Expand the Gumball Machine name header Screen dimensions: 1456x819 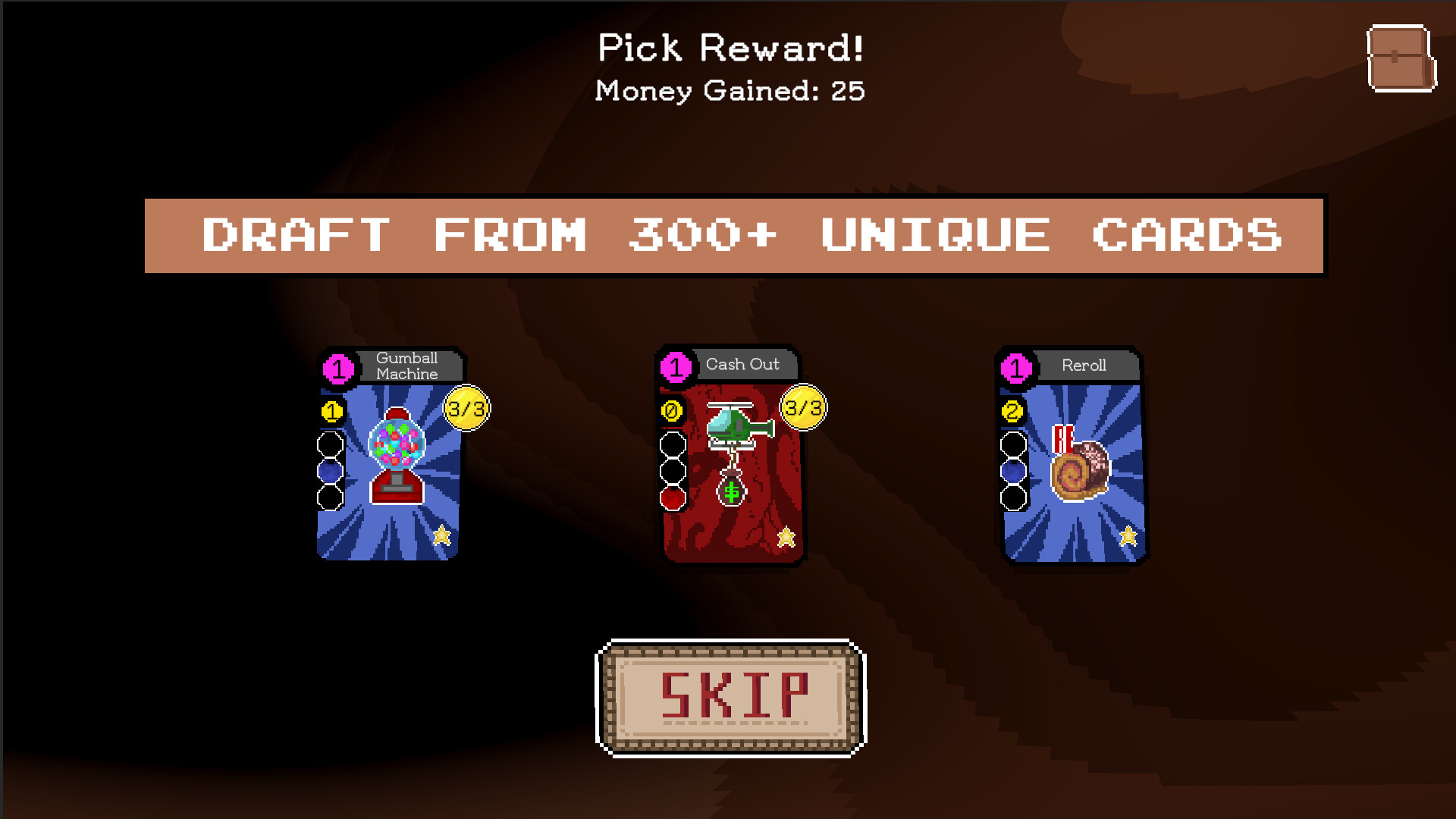(407, 366)
